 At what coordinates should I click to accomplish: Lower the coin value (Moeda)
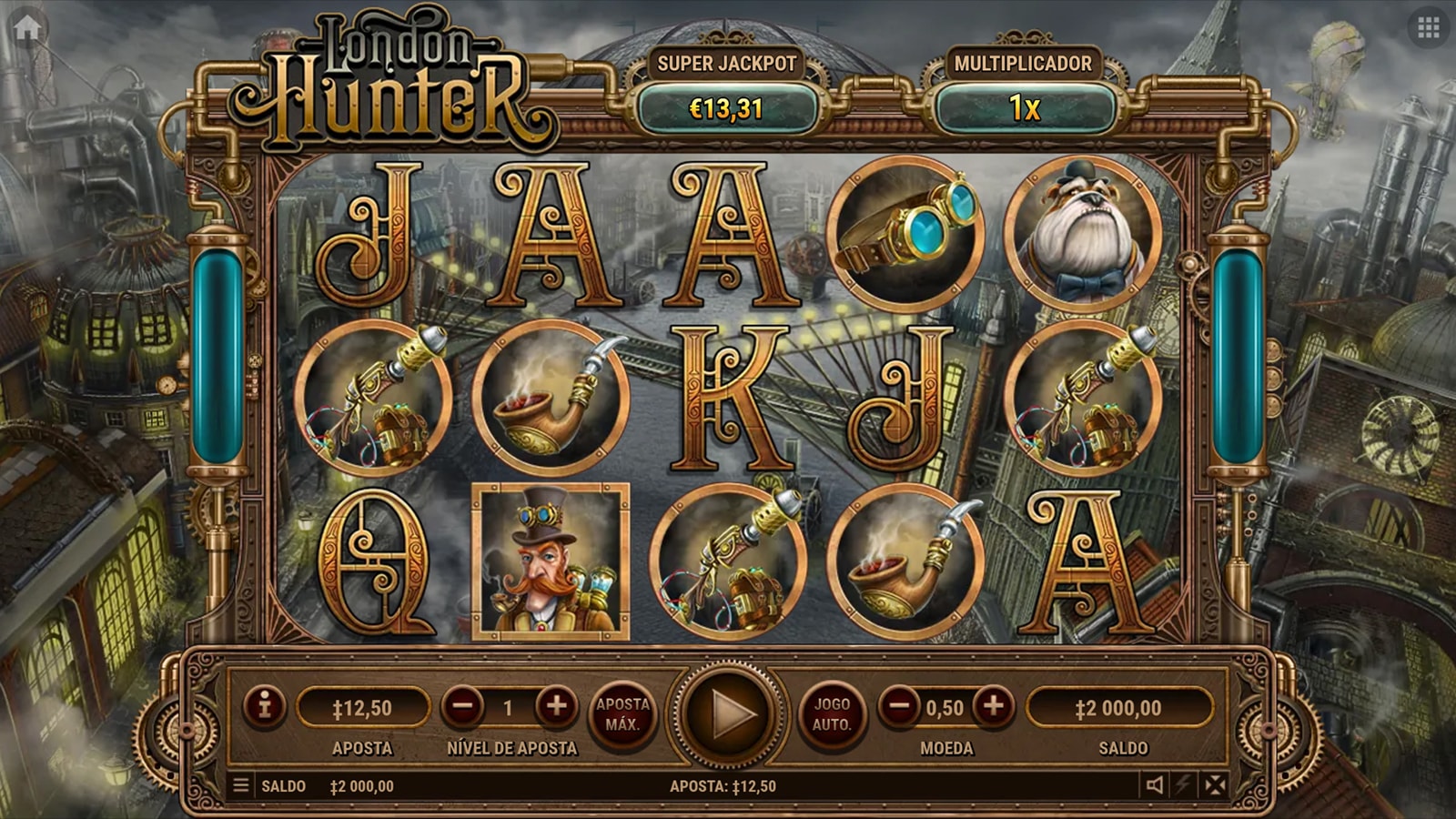coord(899,706)
